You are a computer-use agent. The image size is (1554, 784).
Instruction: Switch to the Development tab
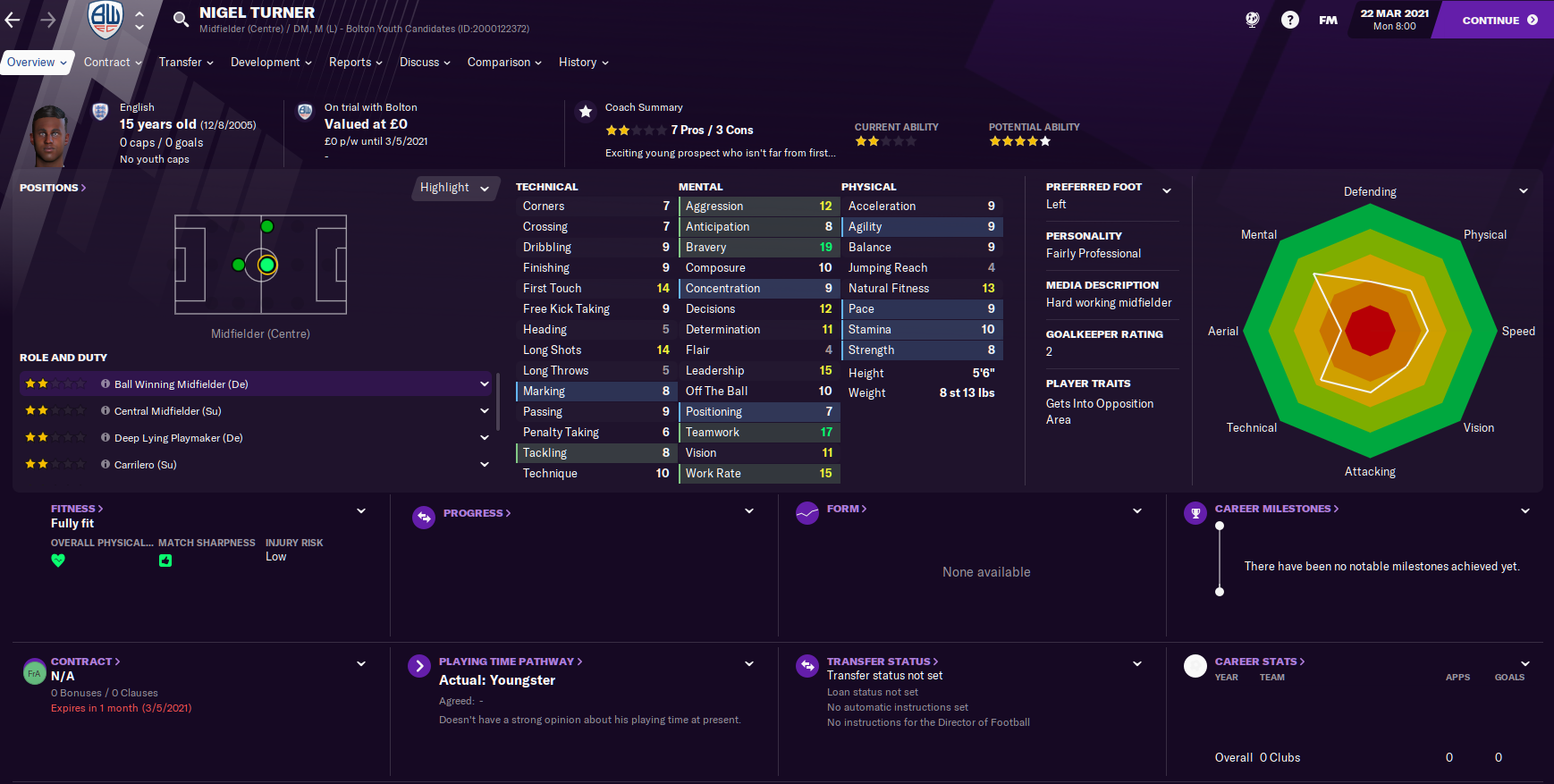coord(271,63)
